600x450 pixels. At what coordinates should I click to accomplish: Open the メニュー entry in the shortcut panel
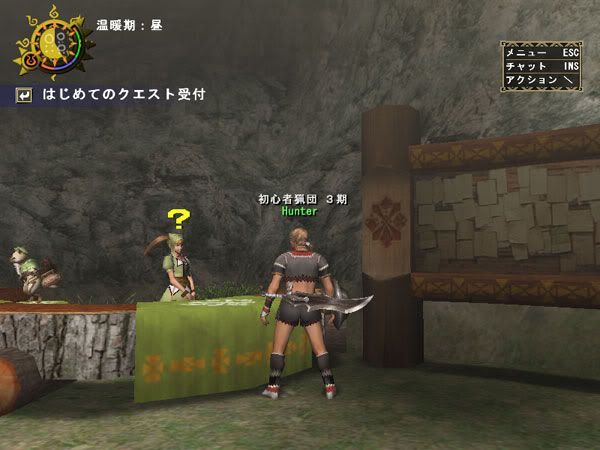[541, 51]
